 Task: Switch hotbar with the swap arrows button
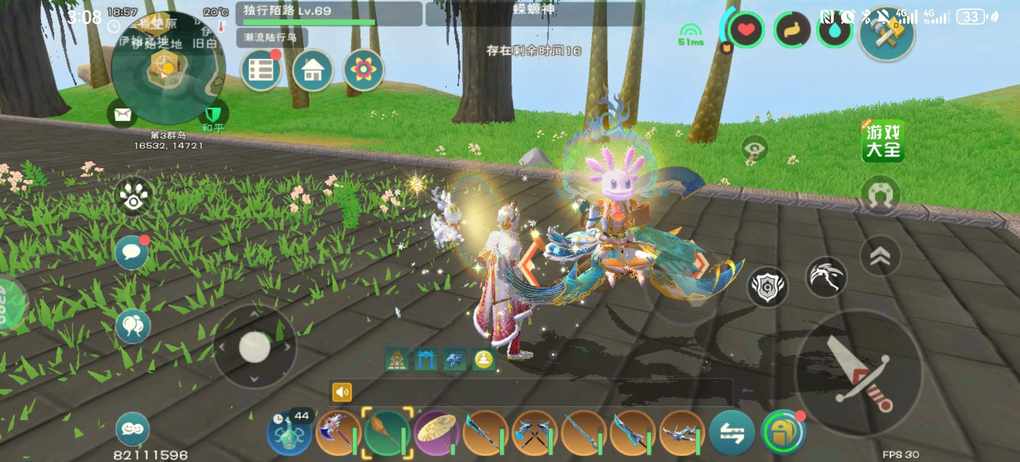pyautogui.click(x=732, y=433)
